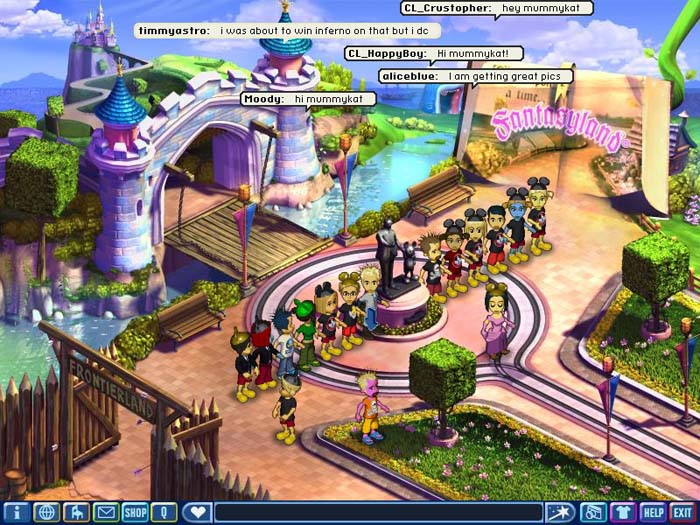The width and height of the screenshot is (700, 525).
Task: Open the camera photos button
Action: (x=593, y=513)
